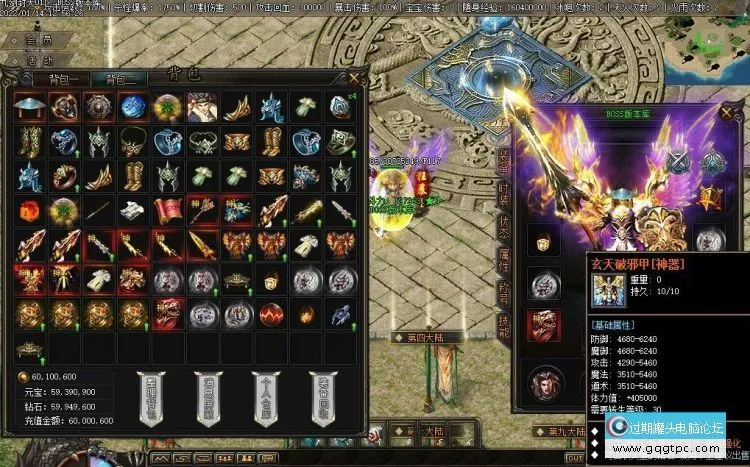Click the 第四大陆 teleport label
The width and height of the screenshot is (750, 467).
coord(427,337)
